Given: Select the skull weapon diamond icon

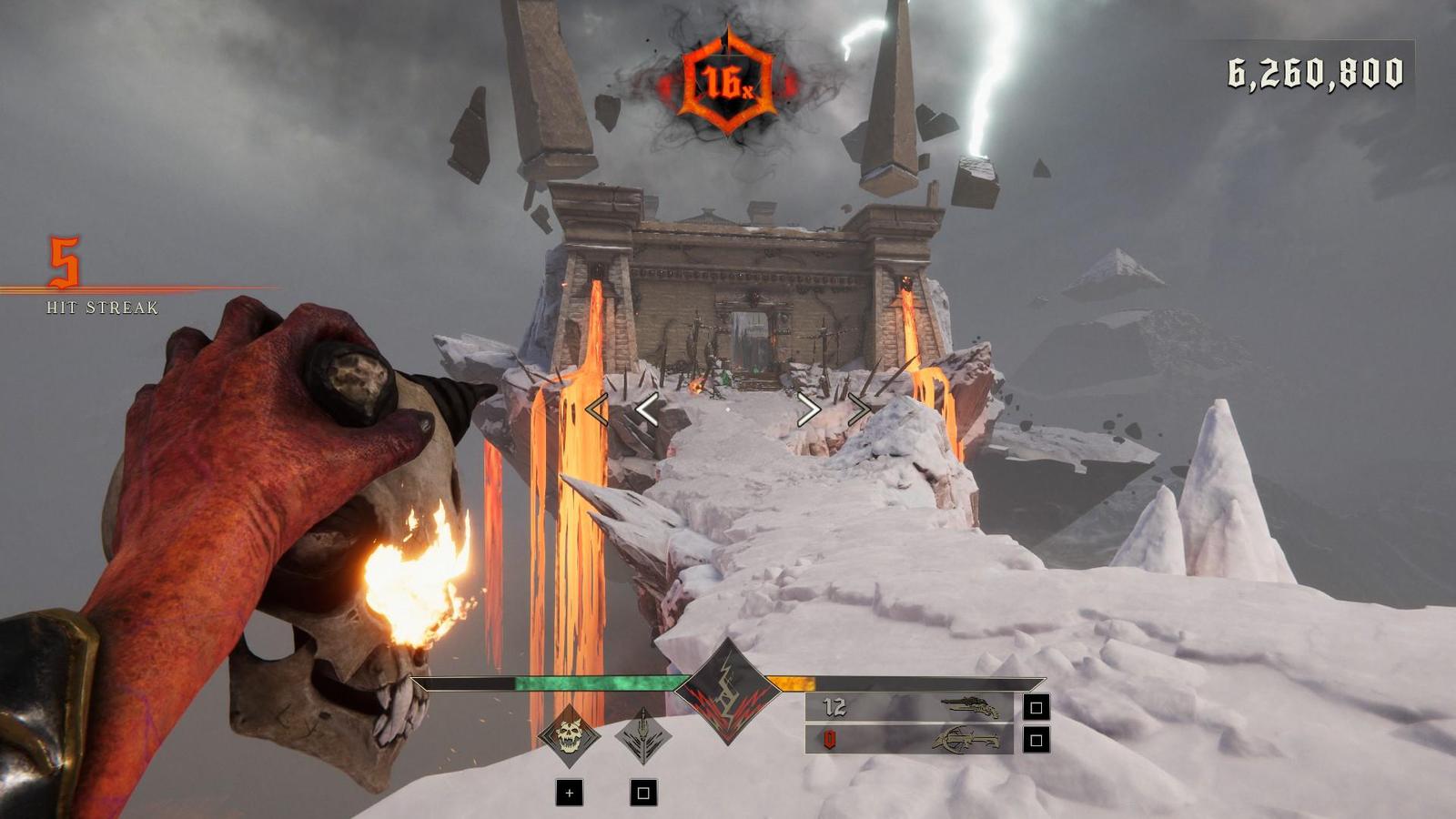Looking at the screenshot, I should (569, 735).
